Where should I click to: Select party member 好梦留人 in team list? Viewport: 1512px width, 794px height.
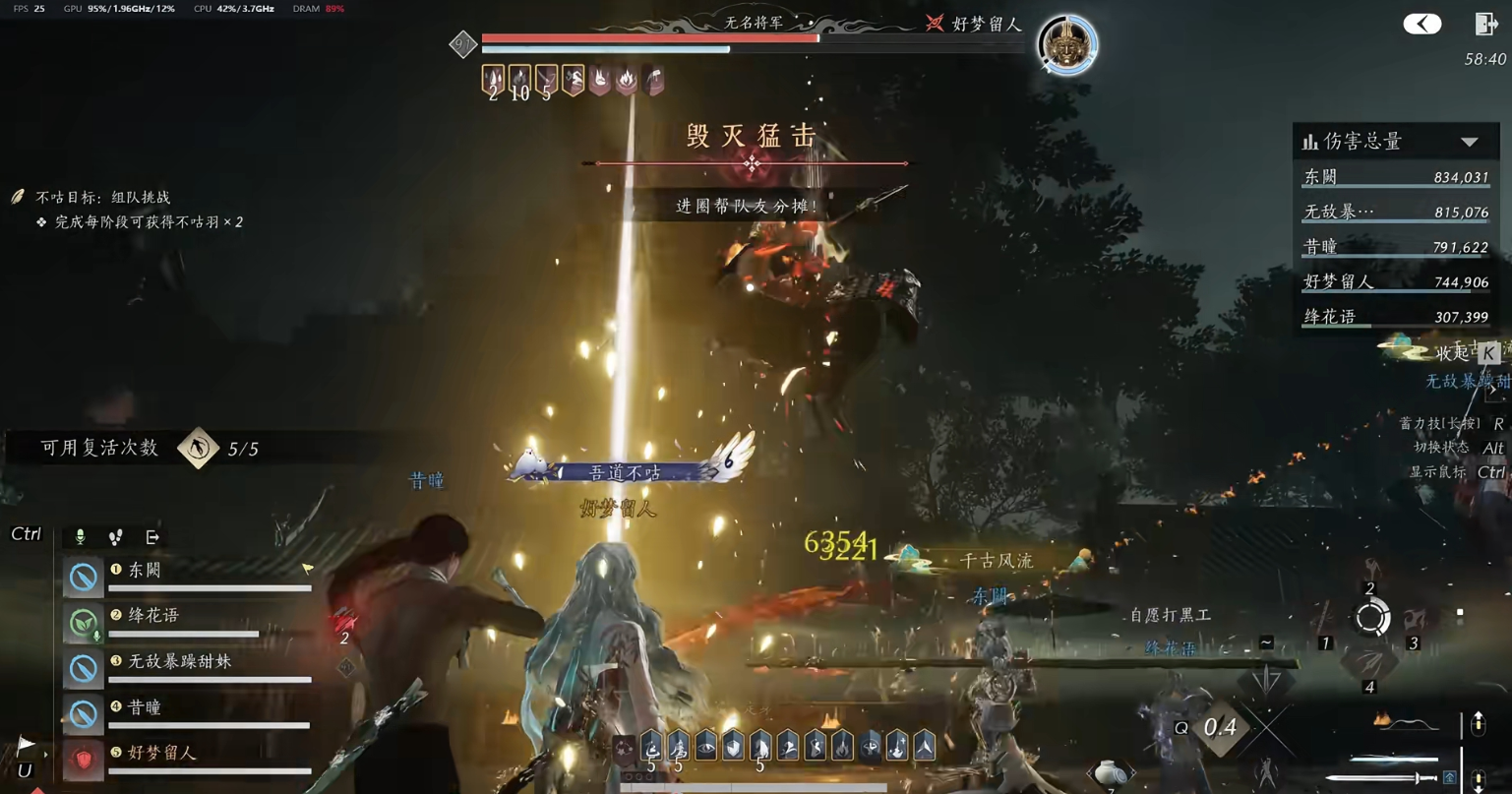(x=162, y=753)
